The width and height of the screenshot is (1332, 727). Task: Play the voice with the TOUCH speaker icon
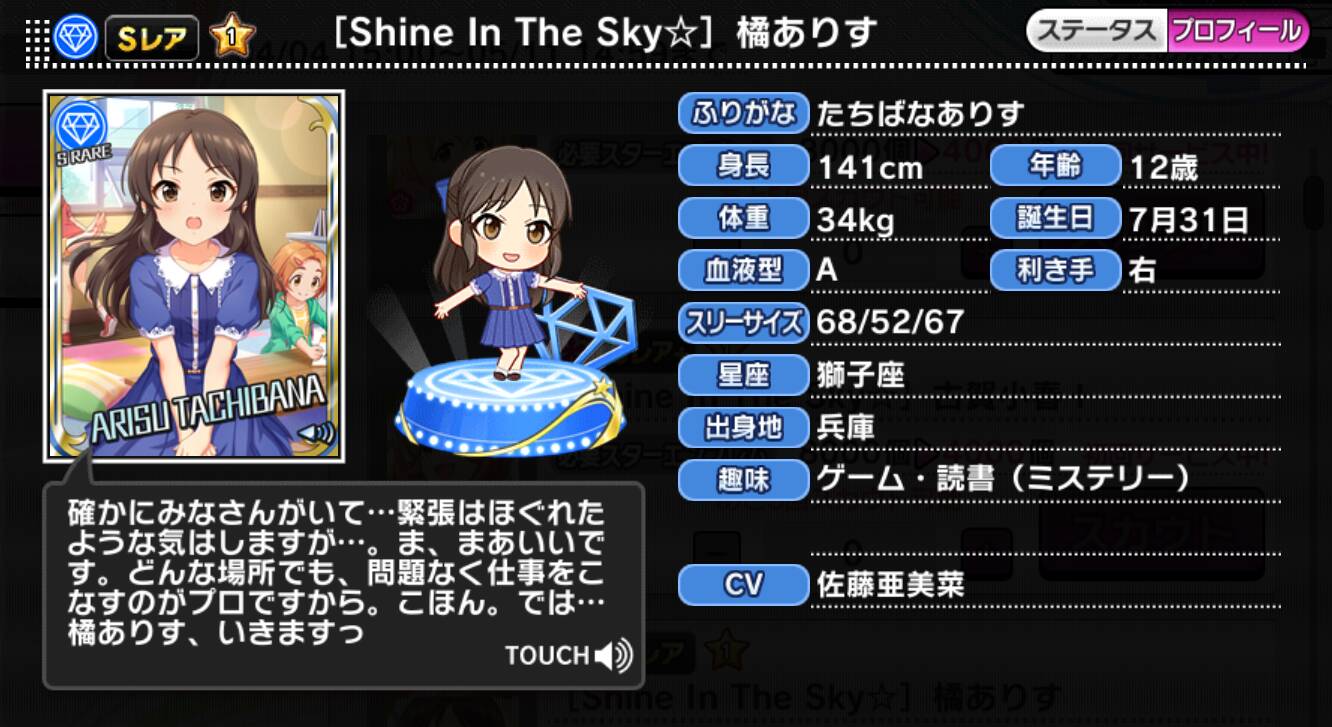pyautogui.click(x=613, y=656)
